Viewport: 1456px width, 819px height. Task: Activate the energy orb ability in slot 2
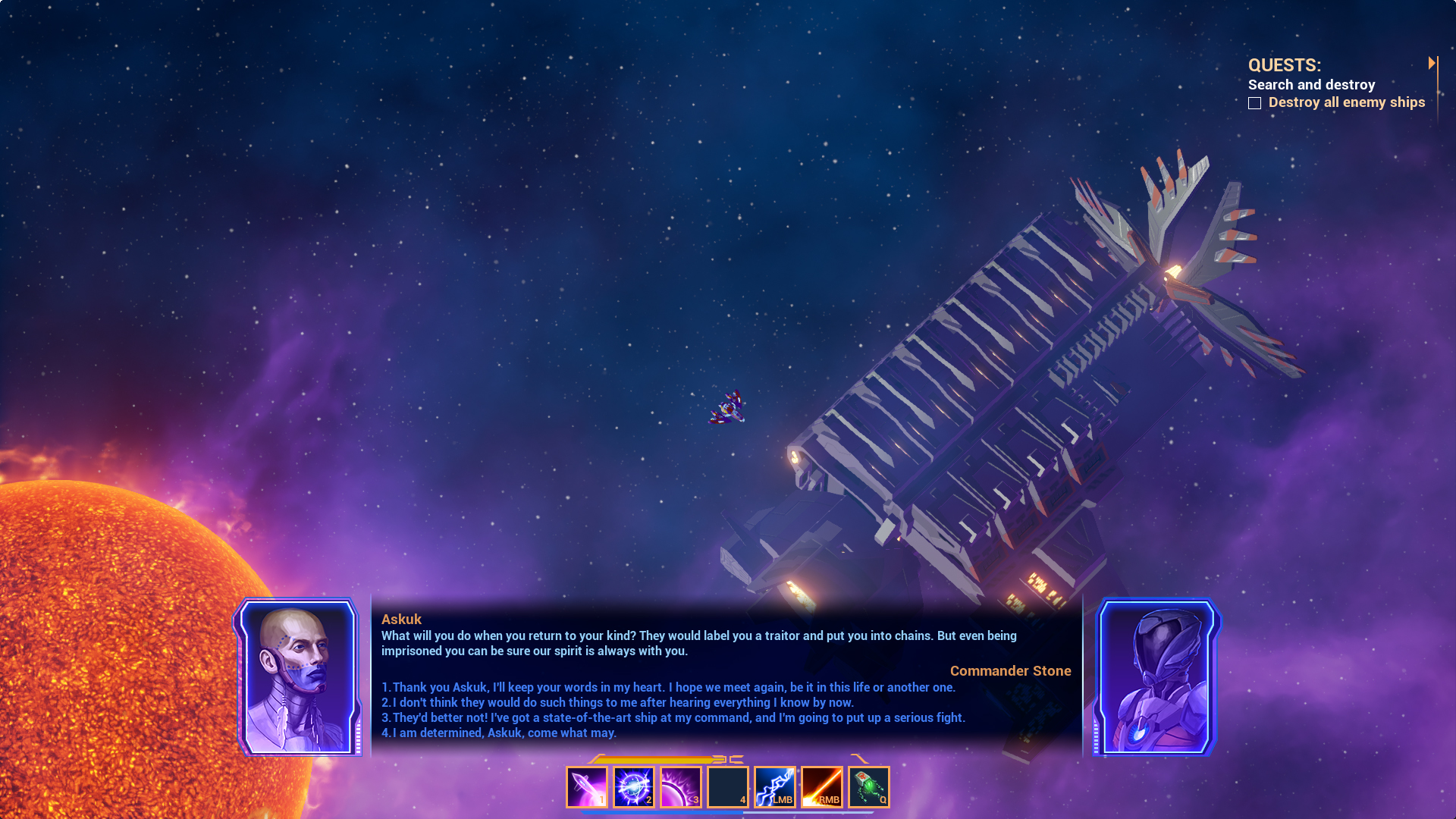(x=634, y=786)
